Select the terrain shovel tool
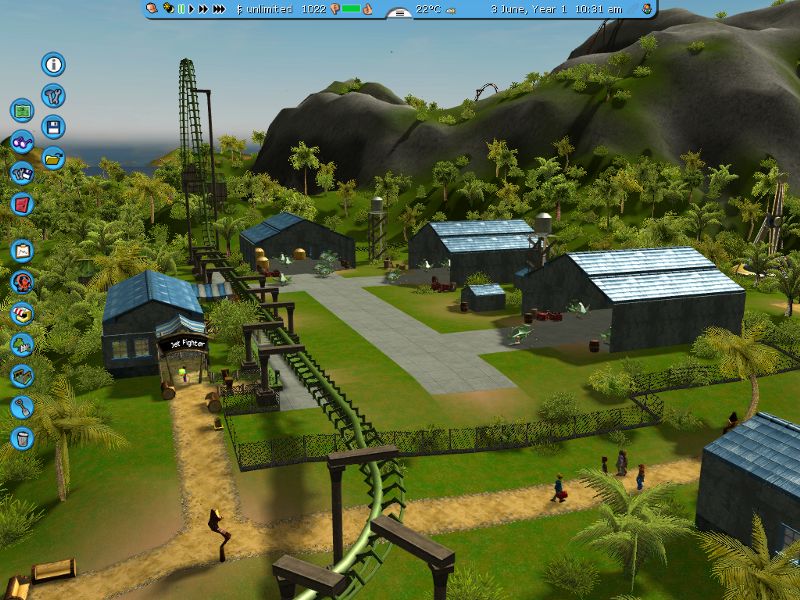 pos(22,406)
